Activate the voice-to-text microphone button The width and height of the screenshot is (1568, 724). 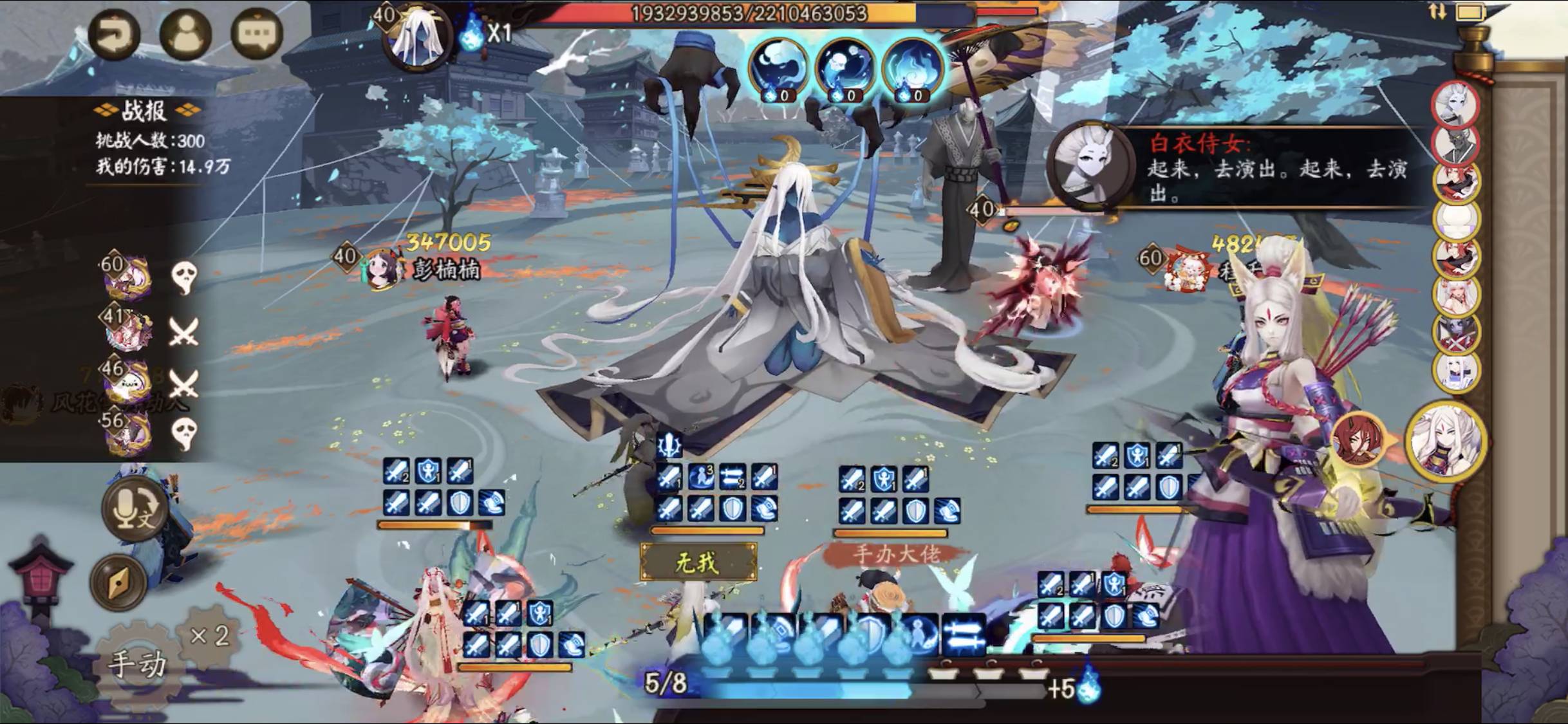pyautogui.click(x=135, y=509)
